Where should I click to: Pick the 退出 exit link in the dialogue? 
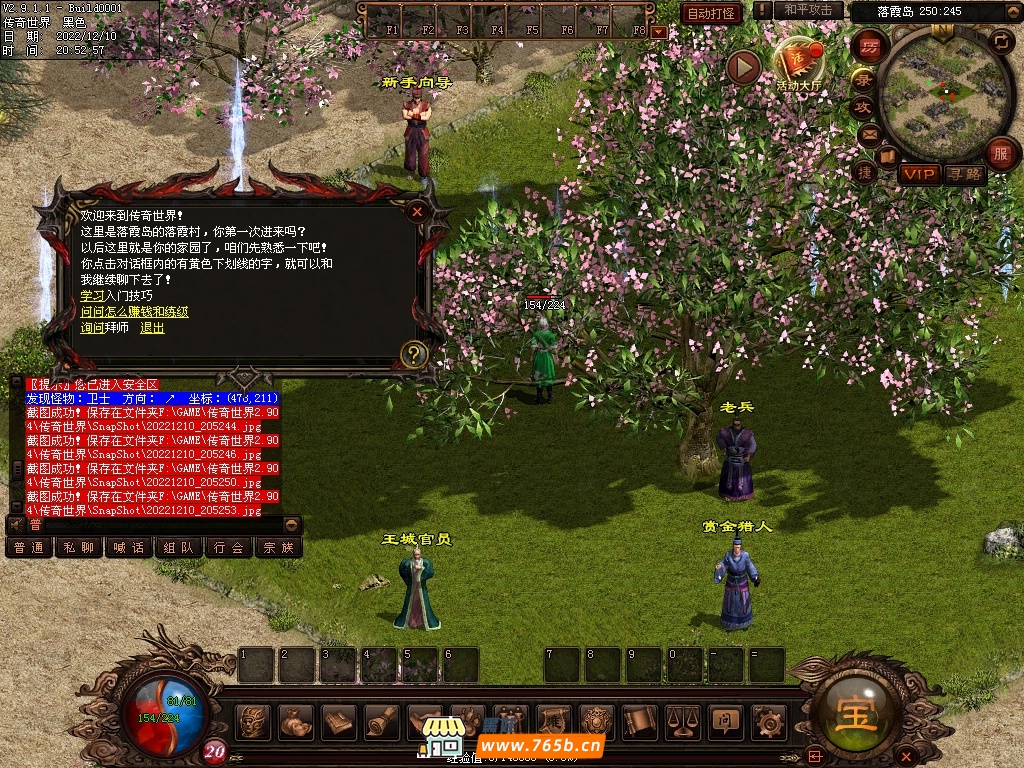pyautogui.click(x=152, y=328)
